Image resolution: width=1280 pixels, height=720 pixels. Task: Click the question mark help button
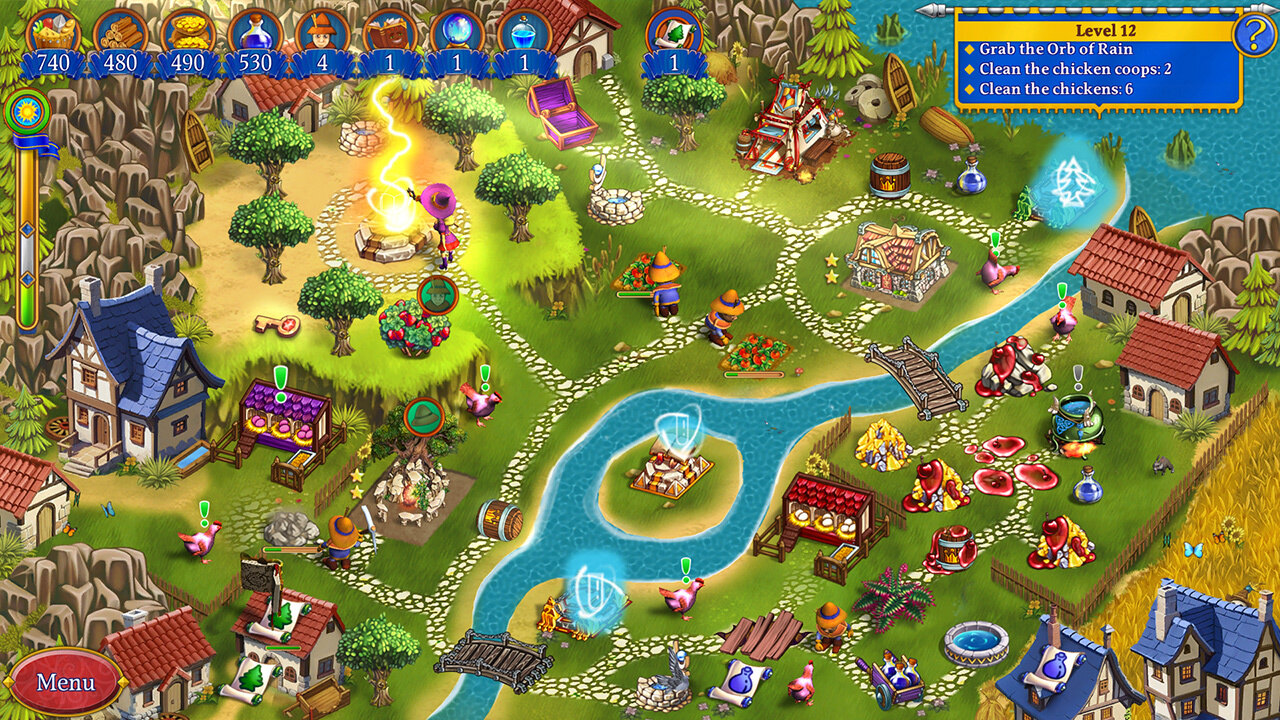click(x=1253, y=36)
